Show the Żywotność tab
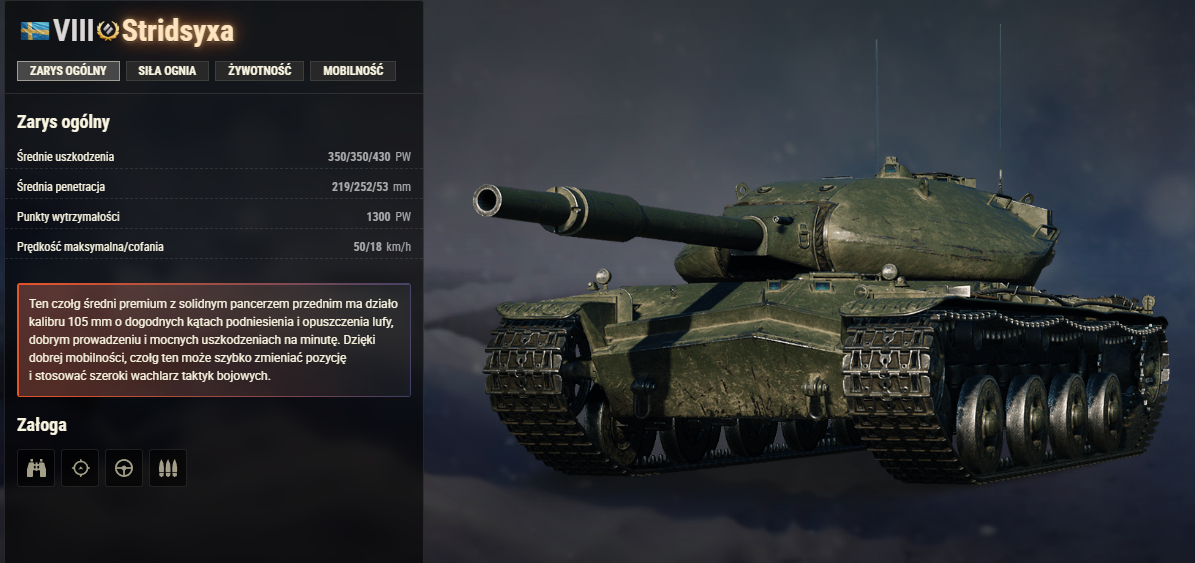Image resolution: width=1195 pixels, height=563 pixels. 259,71
